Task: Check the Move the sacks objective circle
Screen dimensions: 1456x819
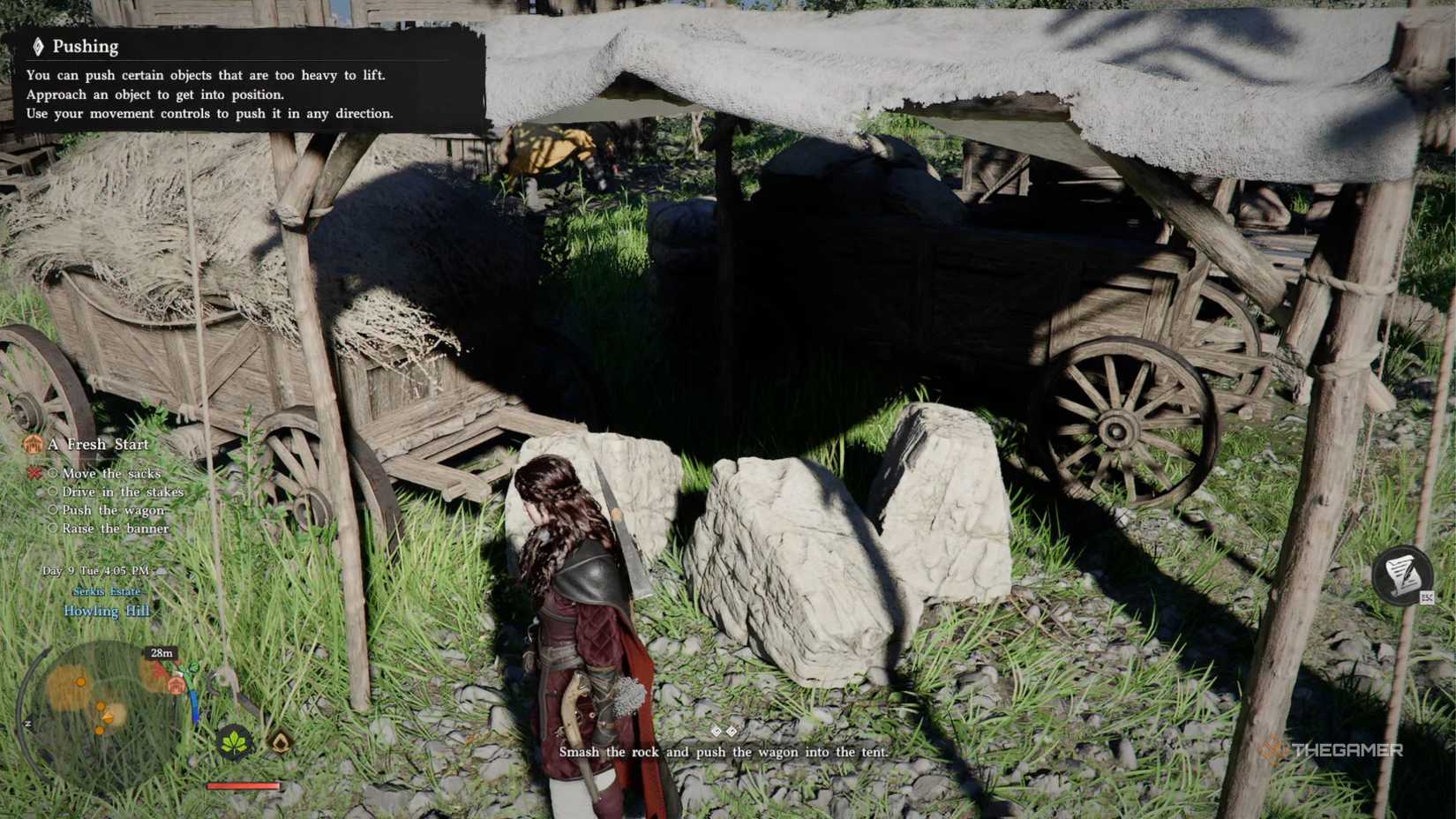Action: [54, 475]
